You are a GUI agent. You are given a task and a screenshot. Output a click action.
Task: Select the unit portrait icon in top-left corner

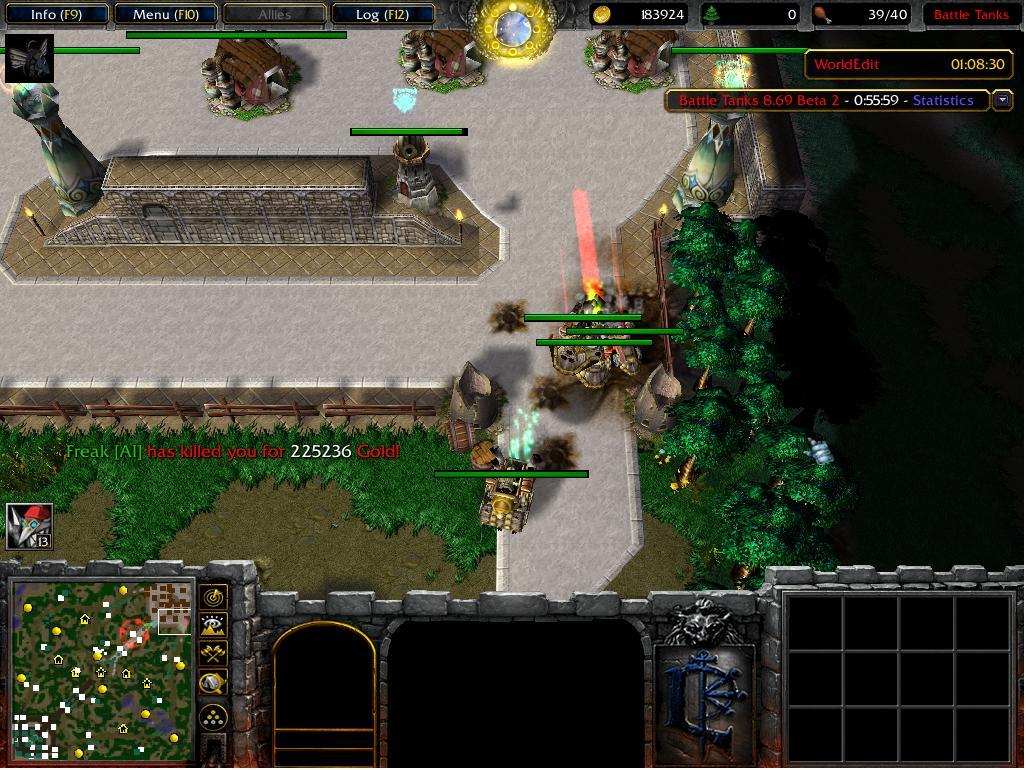(x=29, y=59)
